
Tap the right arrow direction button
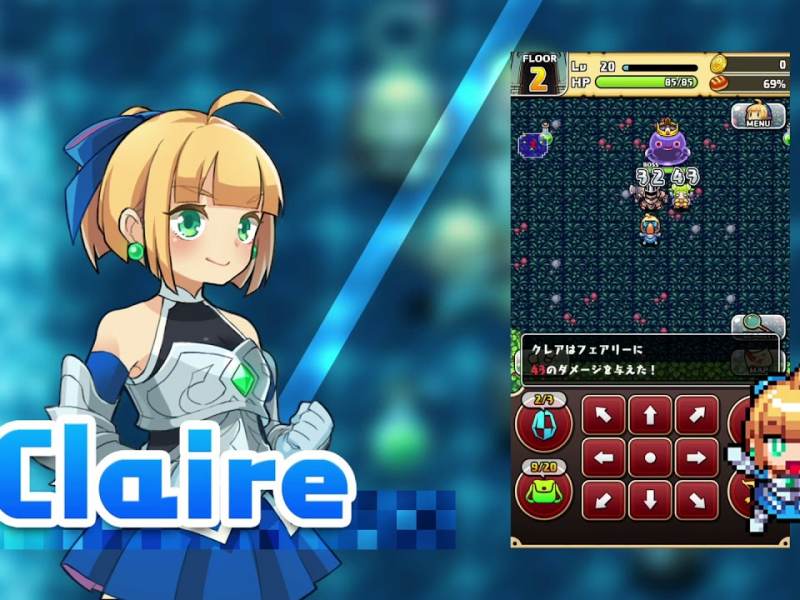[697, 457]
